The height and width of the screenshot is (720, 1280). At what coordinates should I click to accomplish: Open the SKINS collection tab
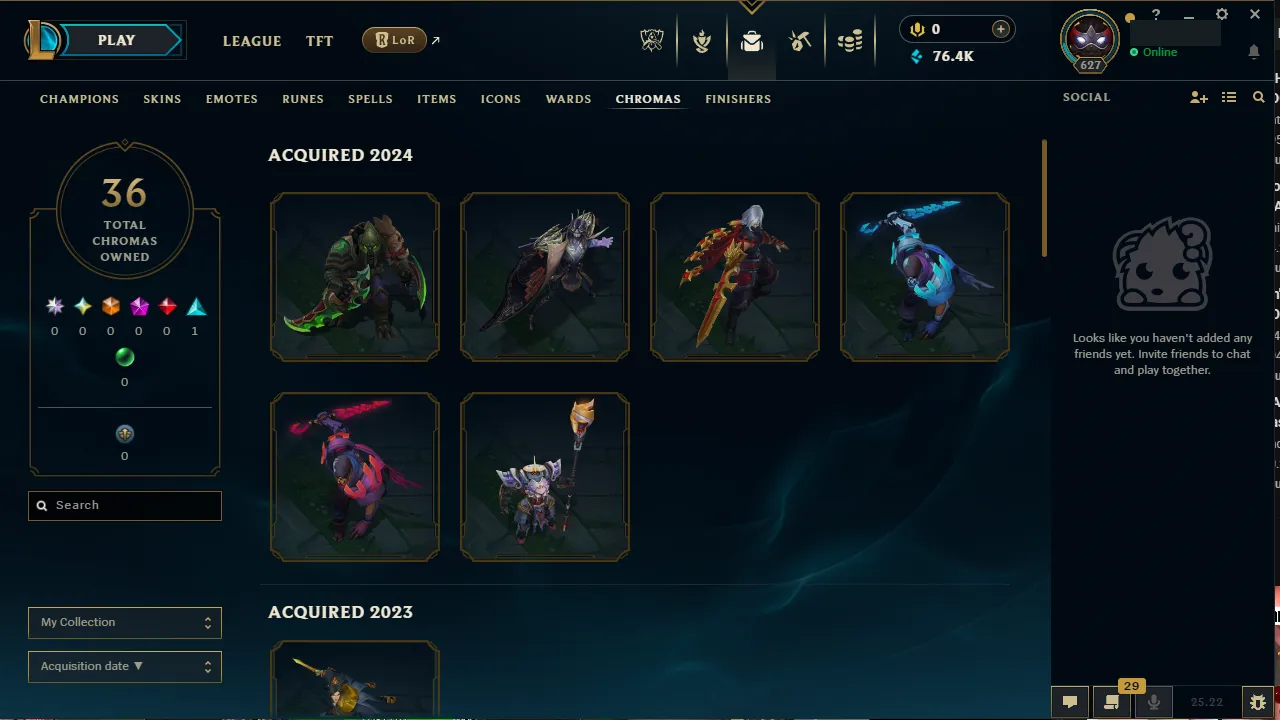tap(162, 99)
